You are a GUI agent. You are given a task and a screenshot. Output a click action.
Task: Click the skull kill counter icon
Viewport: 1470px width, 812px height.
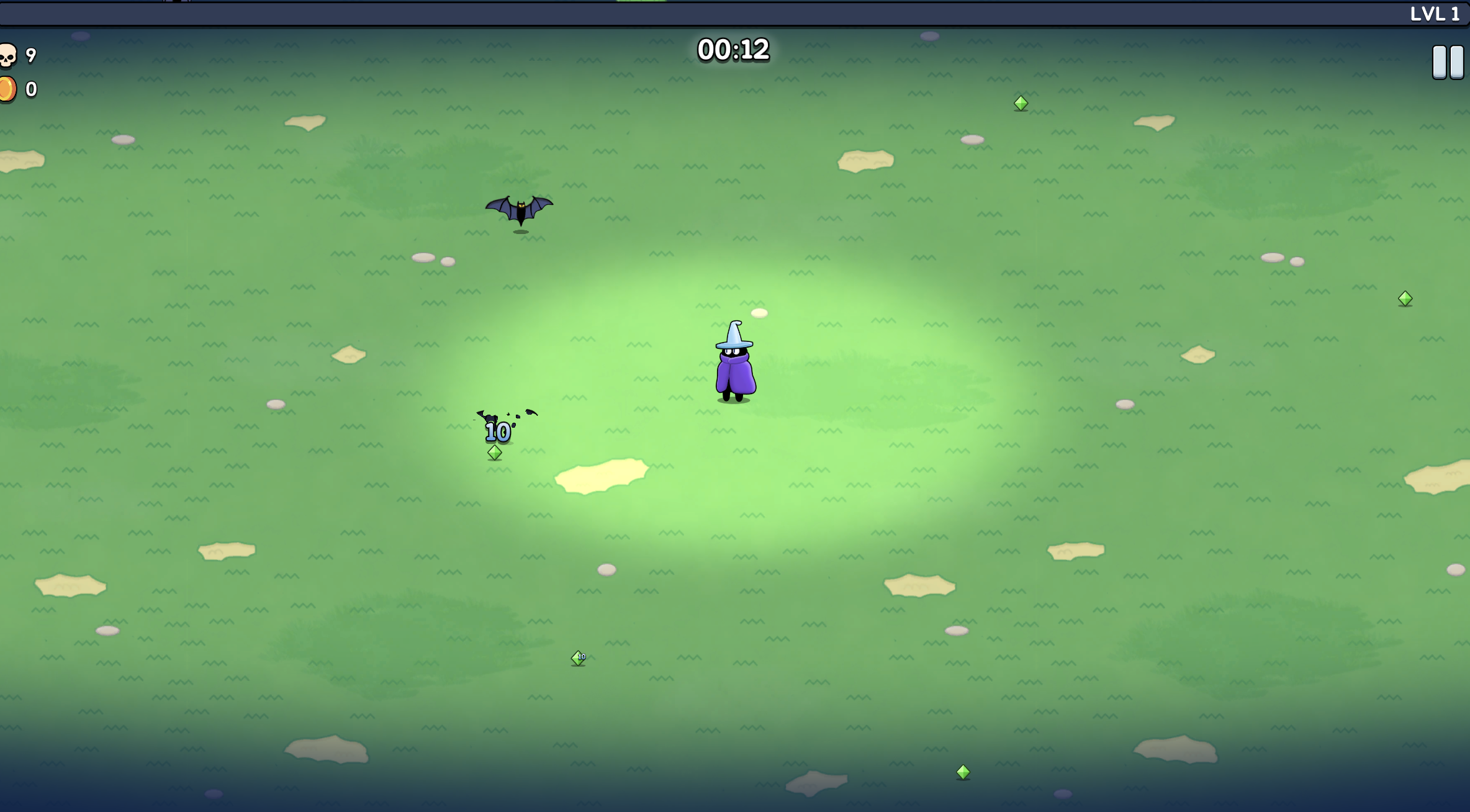pyautogui.click(x=9, y=55)
